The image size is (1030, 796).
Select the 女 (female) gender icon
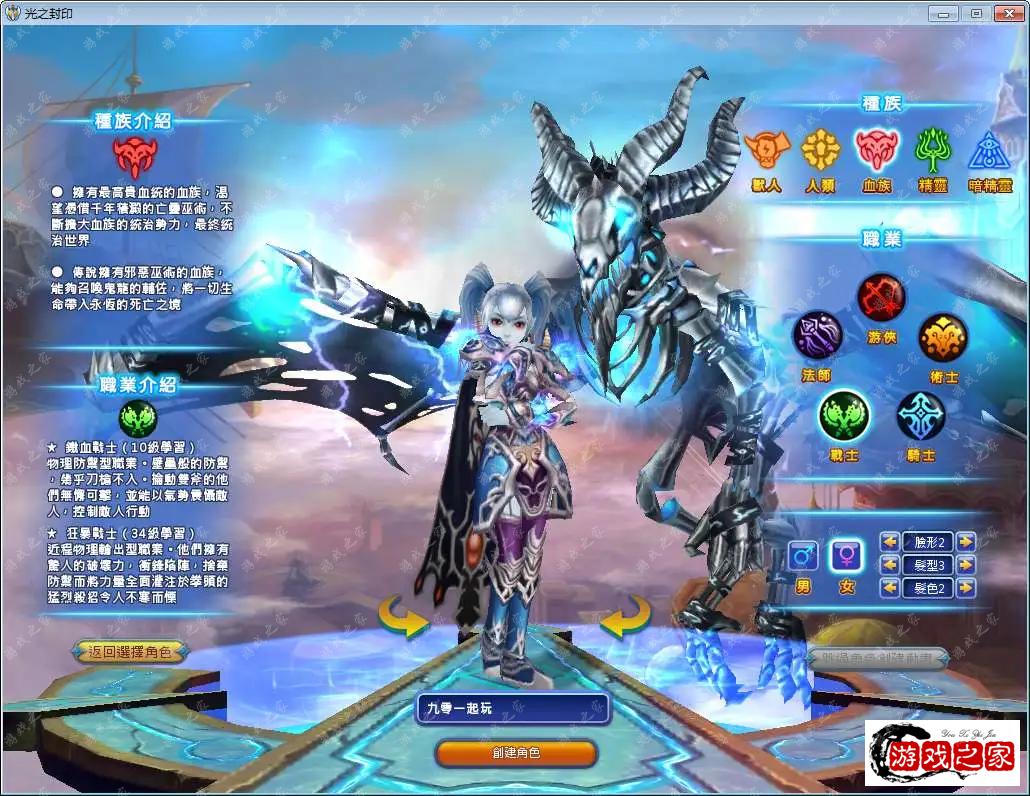coord(848,556)
